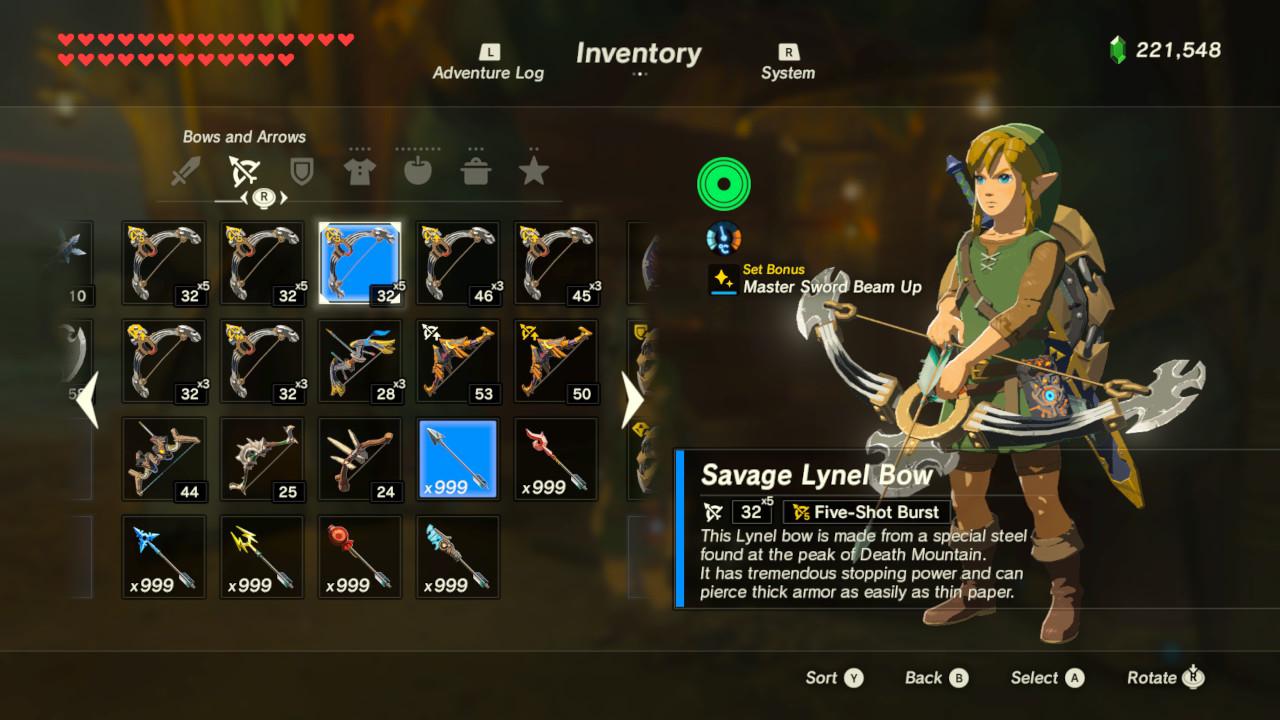Viewport: 1280px width, 720px height.
Task: Click the Back button
Action: pos(934,677)
